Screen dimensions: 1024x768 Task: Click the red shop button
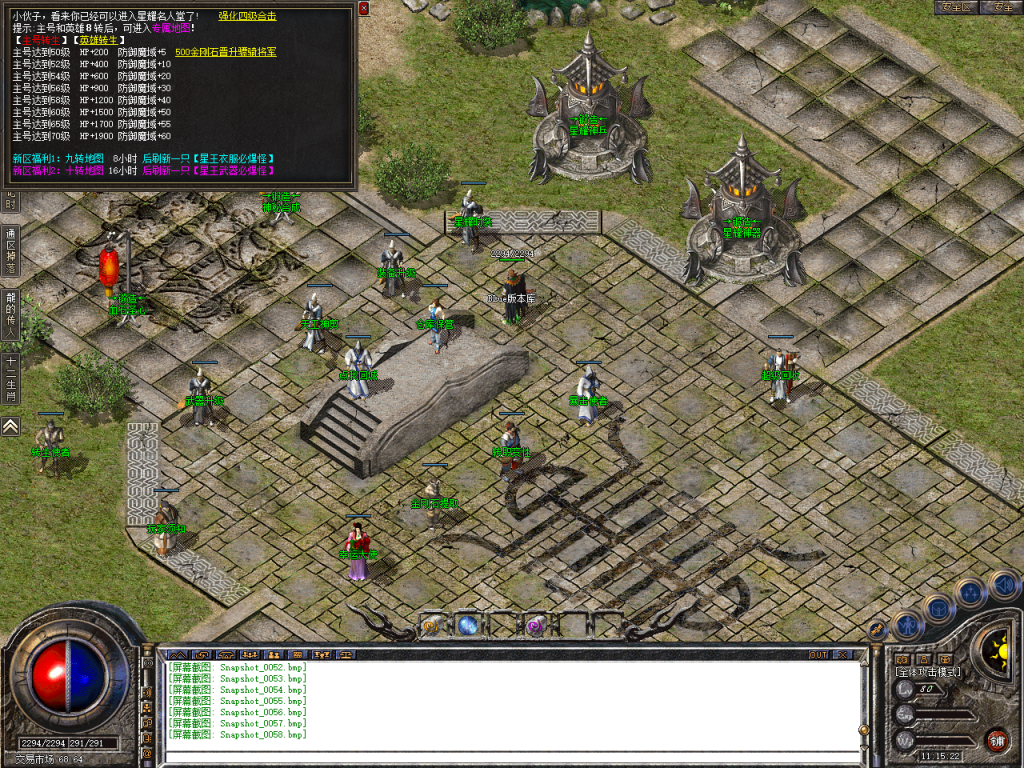pos(996,740)
